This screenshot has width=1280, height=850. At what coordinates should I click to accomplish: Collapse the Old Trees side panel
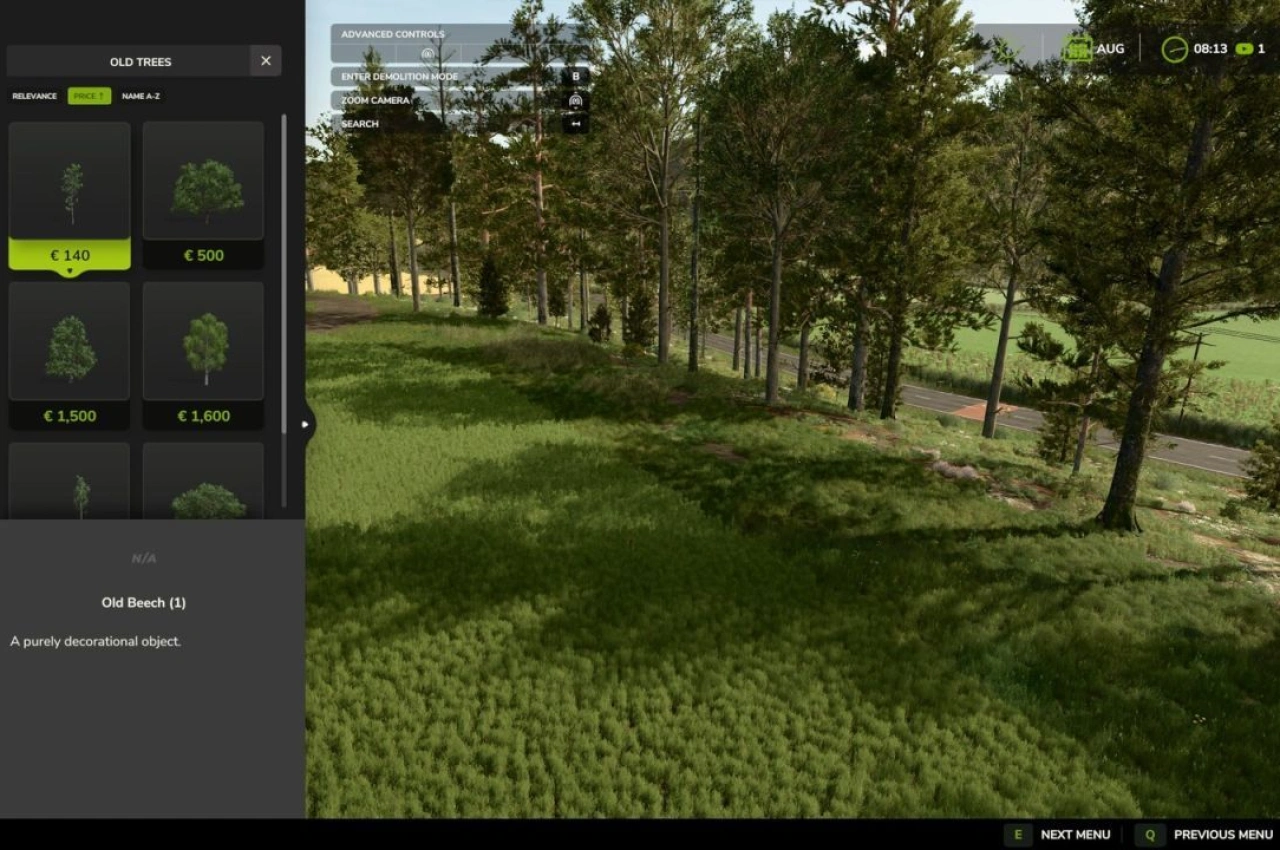(305, 424)
